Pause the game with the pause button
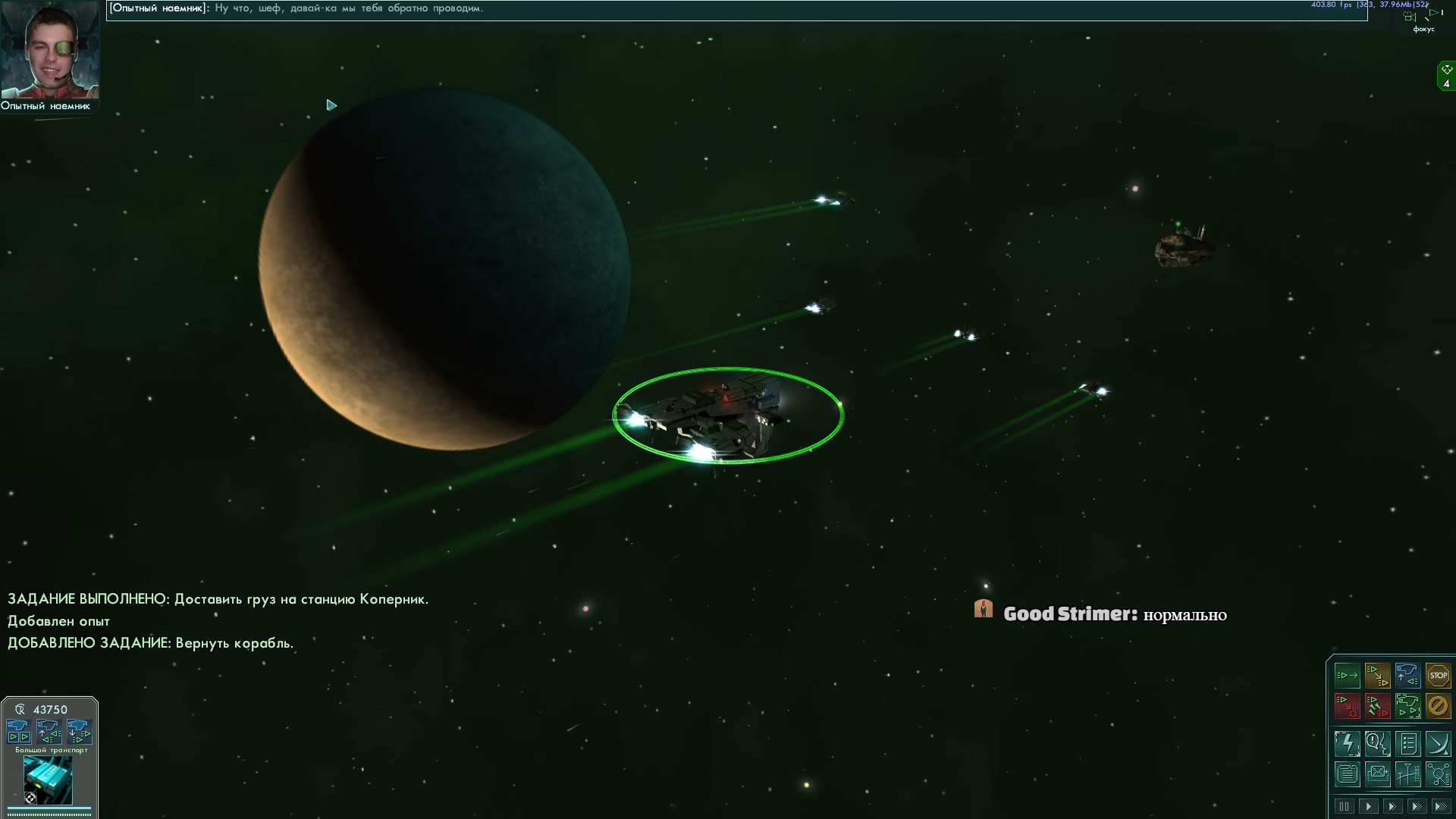 [x=1344, y=806]
